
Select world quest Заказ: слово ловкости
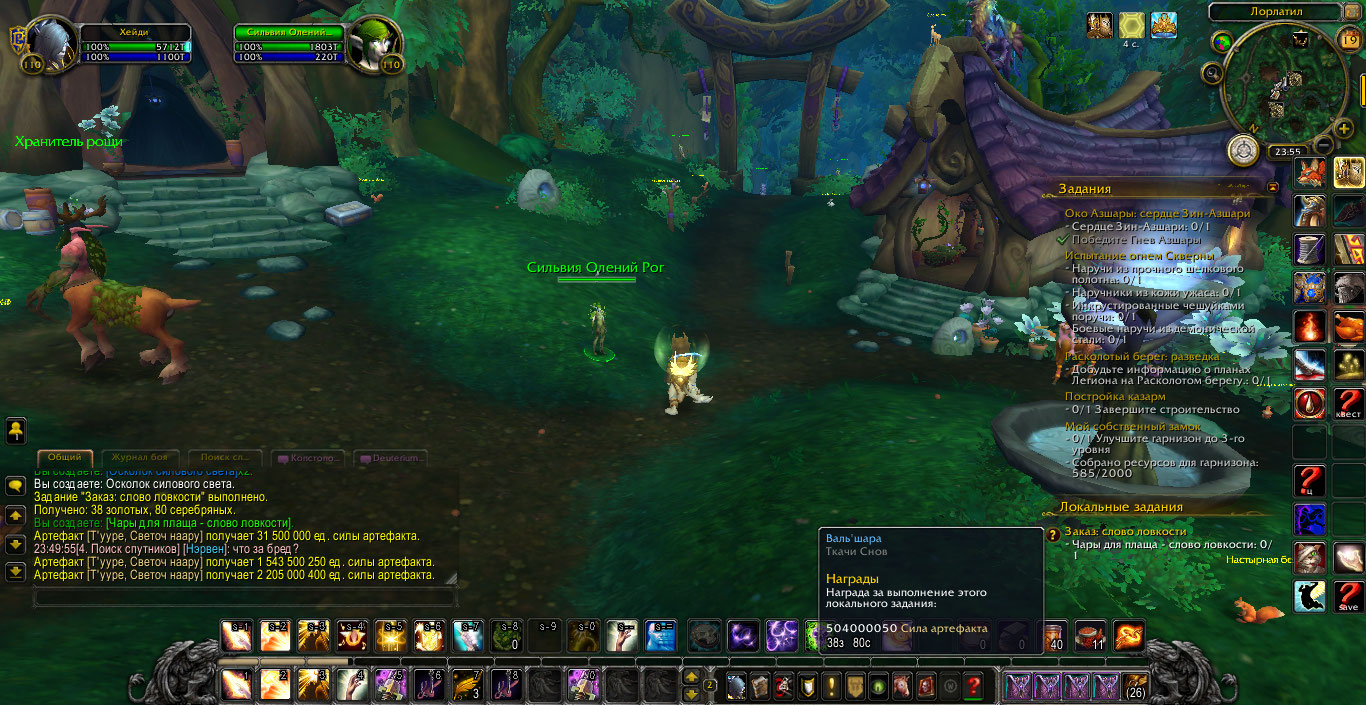(x=1125, y=531)
